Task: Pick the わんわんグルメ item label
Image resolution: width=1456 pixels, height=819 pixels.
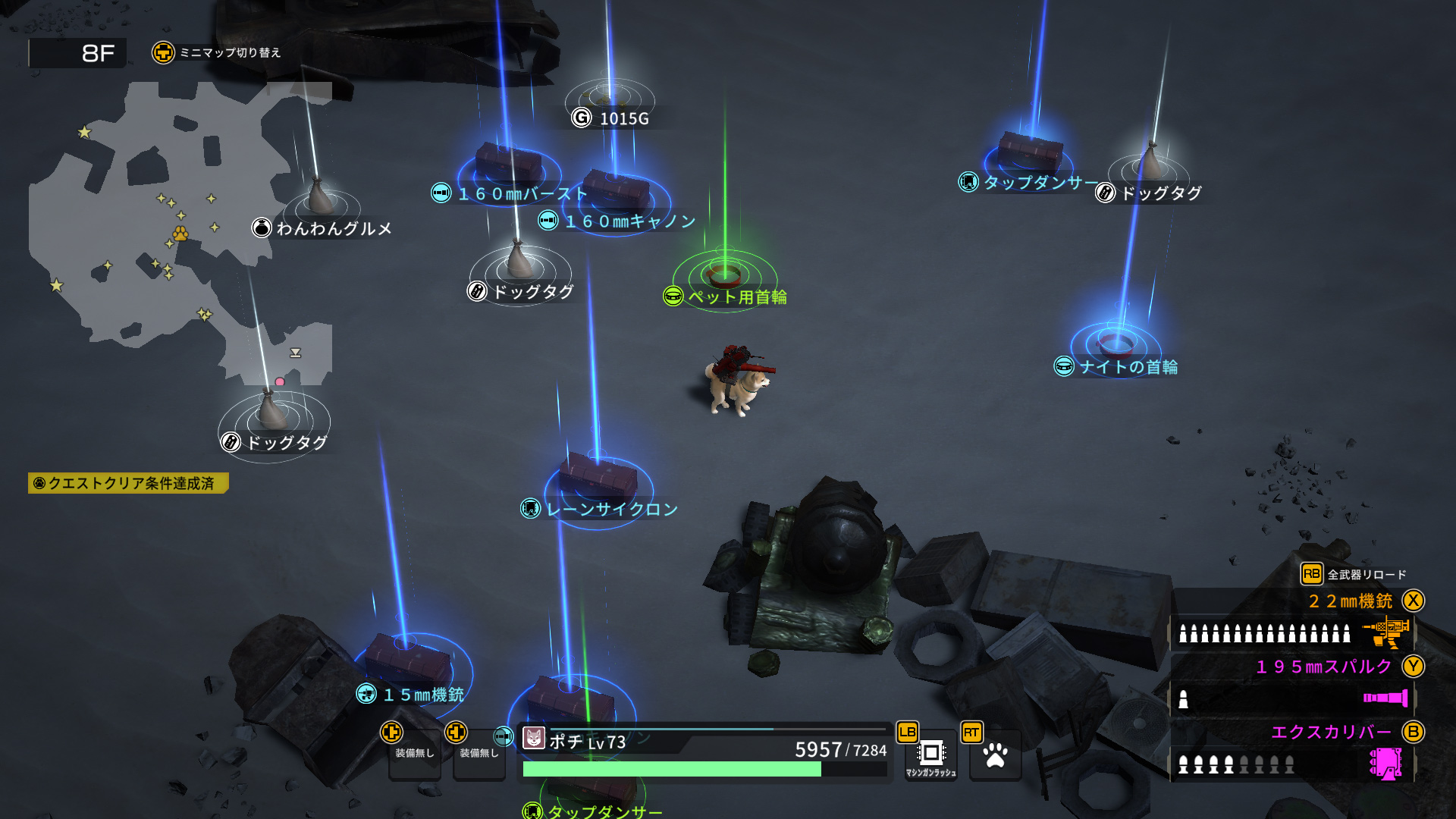Action: tap(323, 228)
